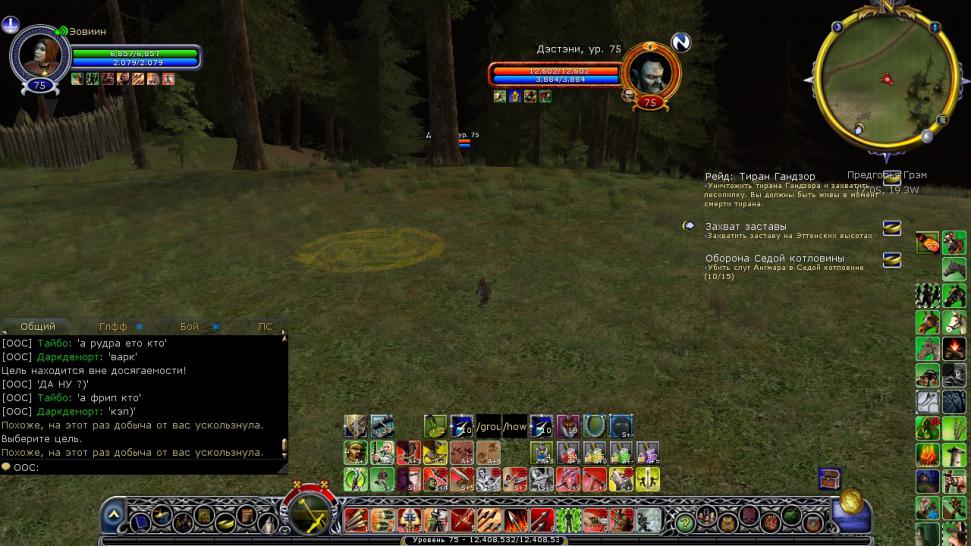Image resolution: width=971 pixels, height=546 pixels.
Task: Click the campfire skill icon on right bar
Action: [x=954, y=349]
